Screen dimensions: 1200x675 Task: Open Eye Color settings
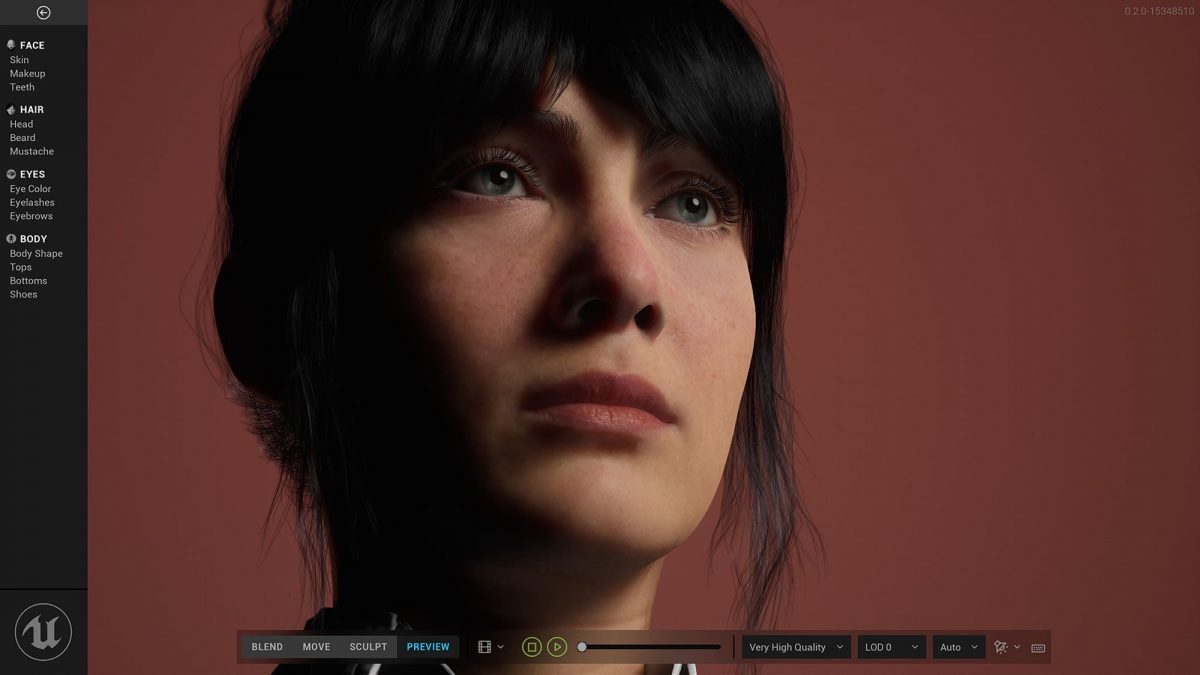[30, 189]
